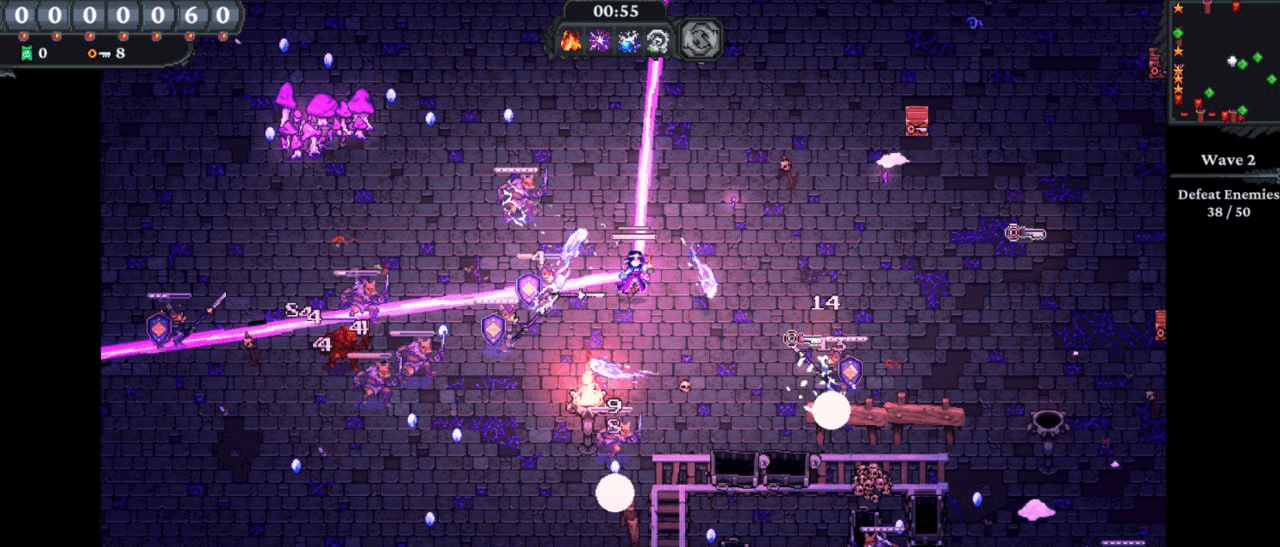This screenshot has height=547, width=1280.
Task: Use the grey swirl wind ability
Action: [x=658, y=41]
